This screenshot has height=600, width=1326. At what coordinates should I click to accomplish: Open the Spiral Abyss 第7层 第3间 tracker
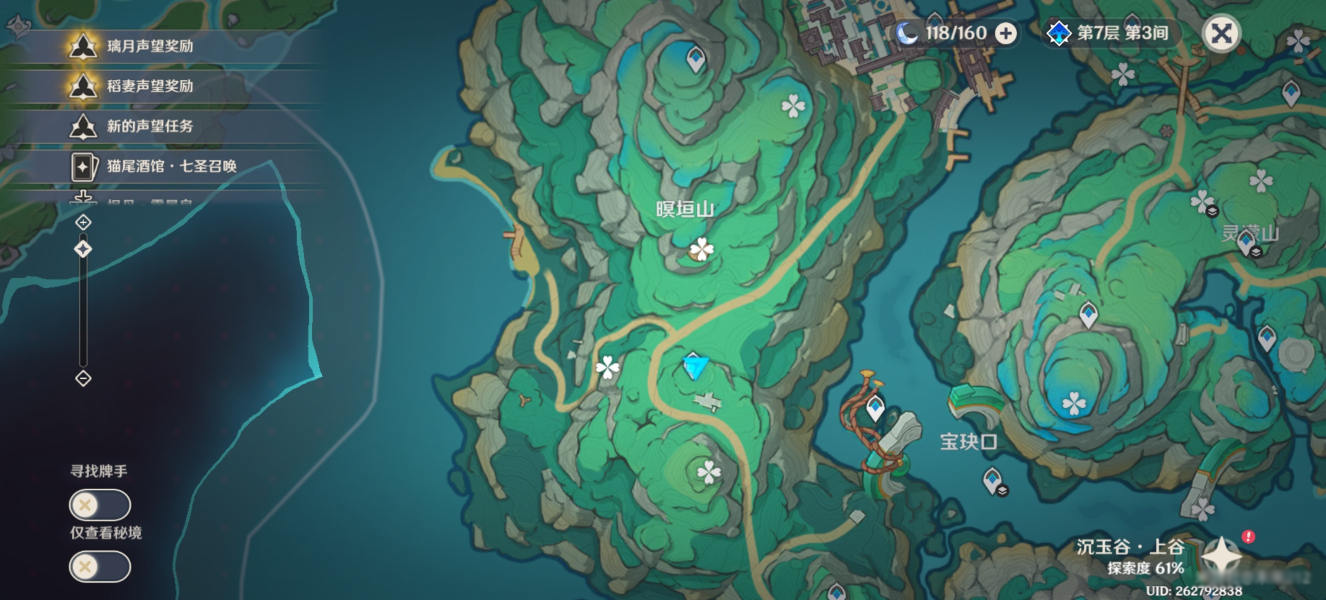pos(1108,33)
